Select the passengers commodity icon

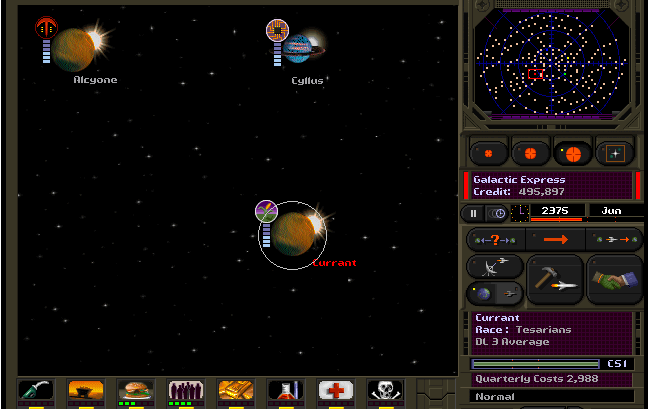pos(186,391)
